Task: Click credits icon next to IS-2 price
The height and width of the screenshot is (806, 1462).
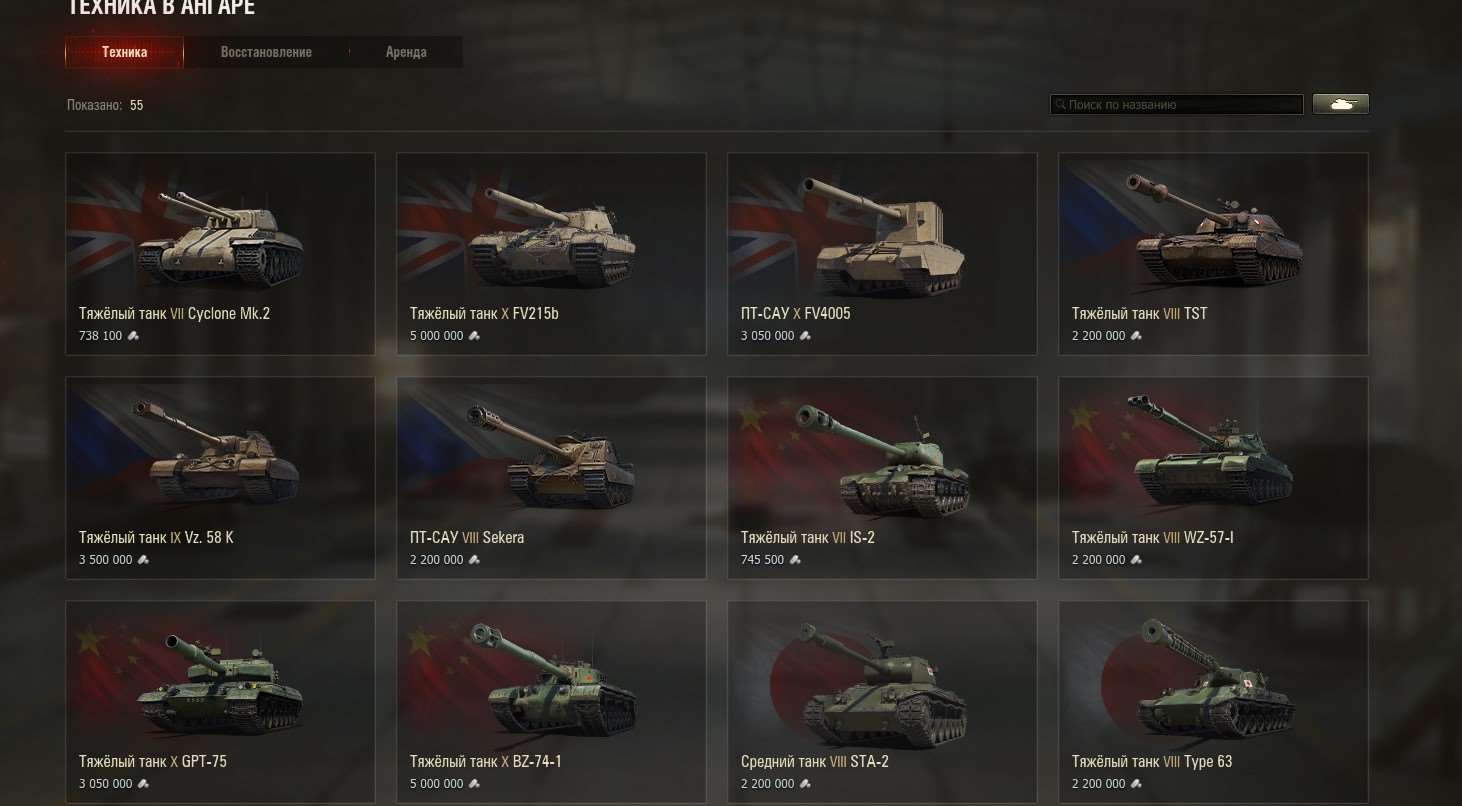Action: coord(795,560)
